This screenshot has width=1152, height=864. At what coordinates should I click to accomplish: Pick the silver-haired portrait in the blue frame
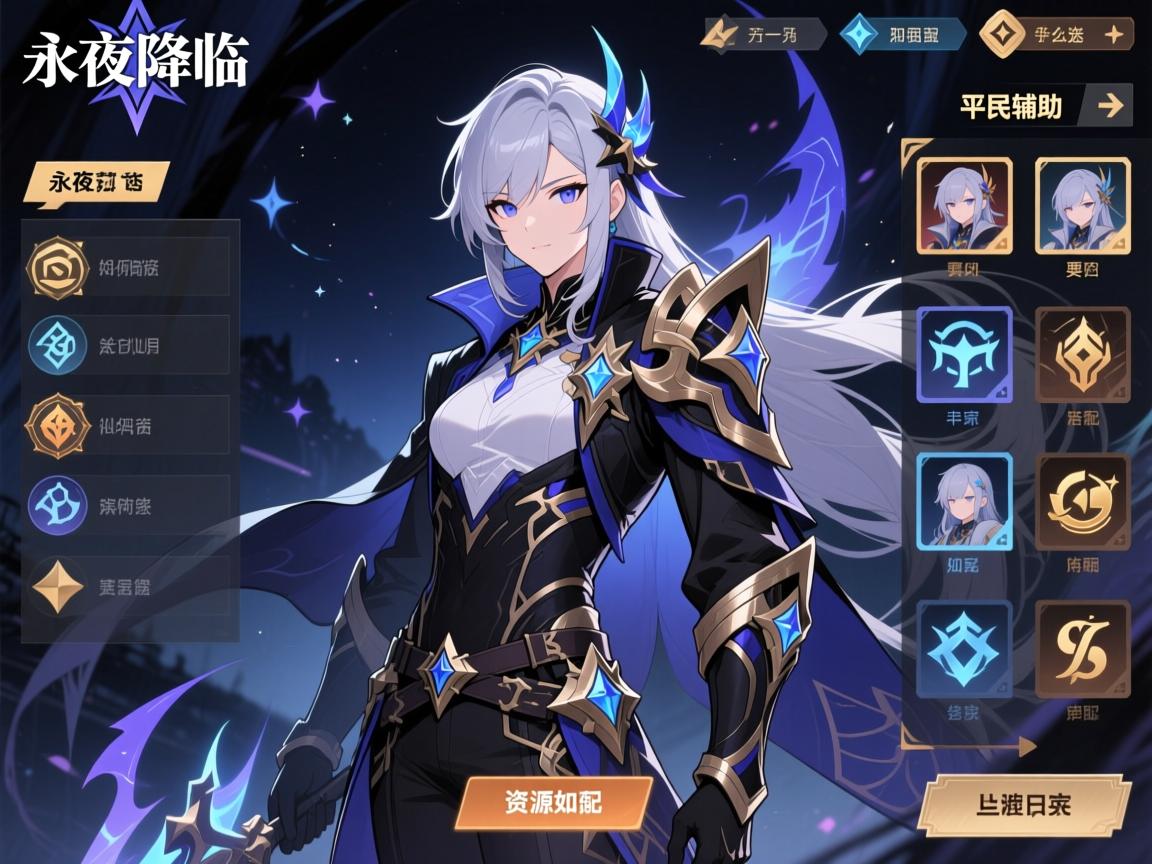[x=964, y=501]
